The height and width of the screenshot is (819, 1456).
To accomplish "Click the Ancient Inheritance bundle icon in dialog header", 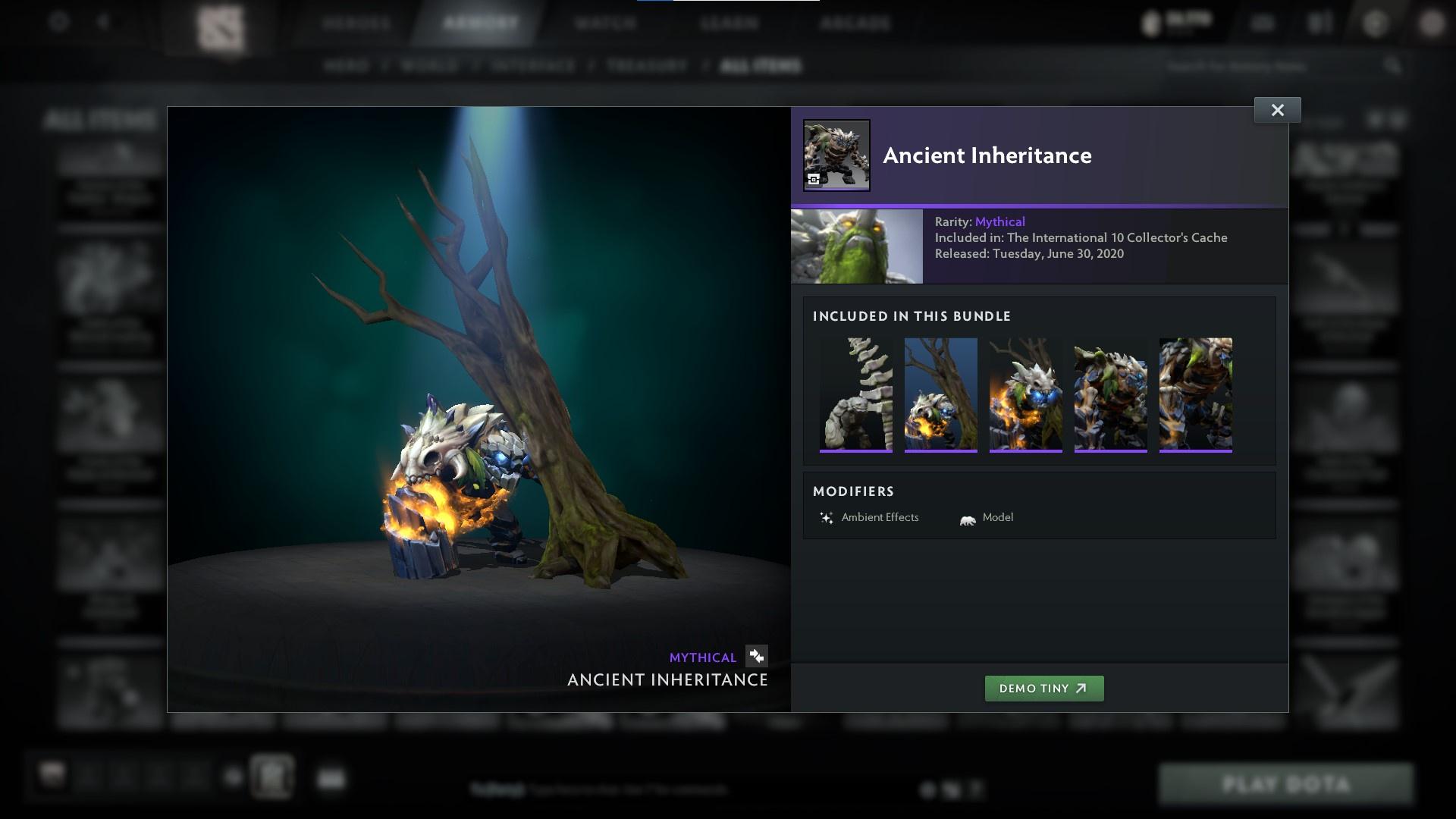I will (836, 155).
